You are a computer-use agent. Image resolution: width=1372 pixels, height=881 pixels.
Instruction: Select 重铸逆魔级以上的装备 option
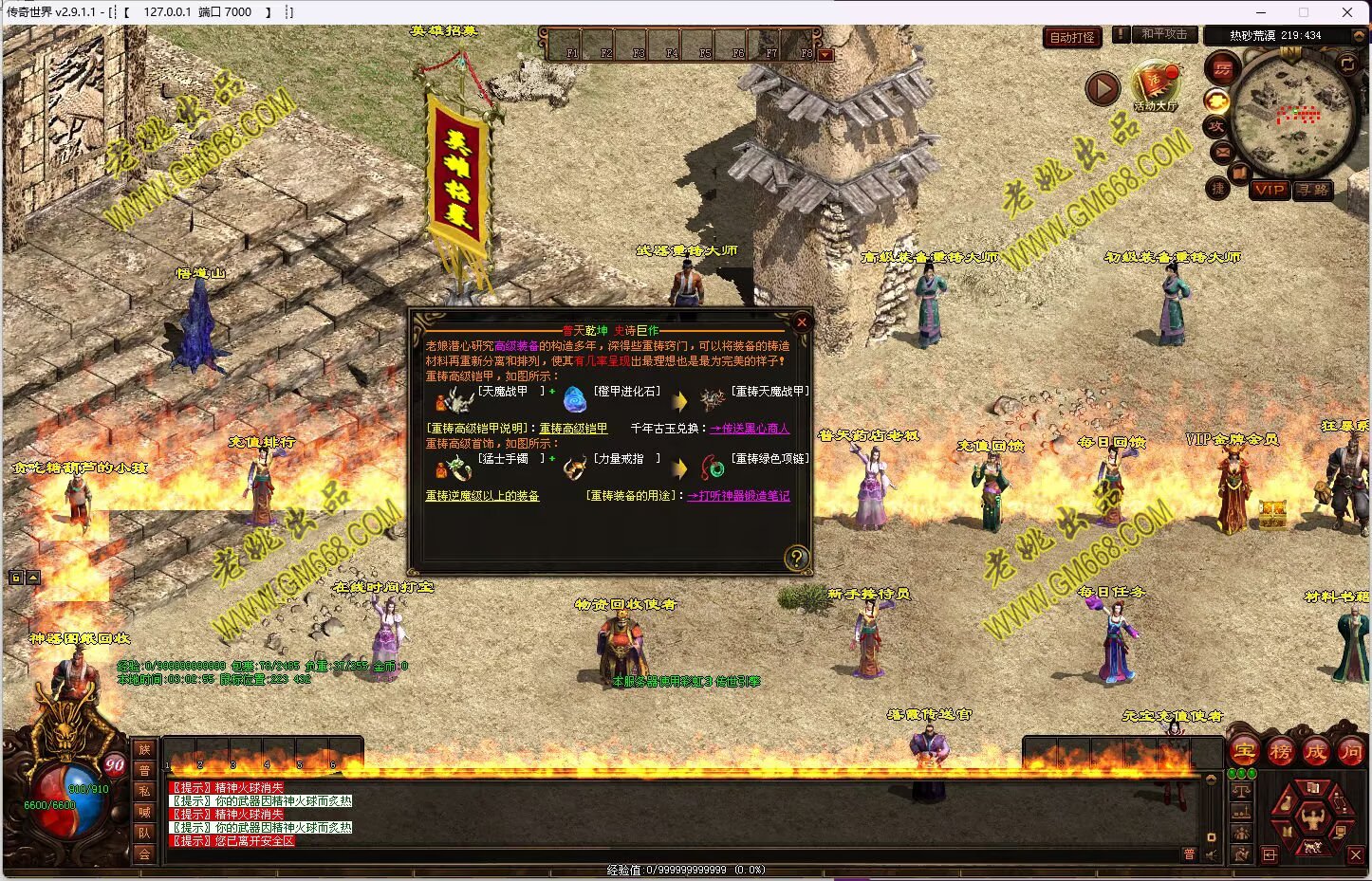[x=482, y=496]
